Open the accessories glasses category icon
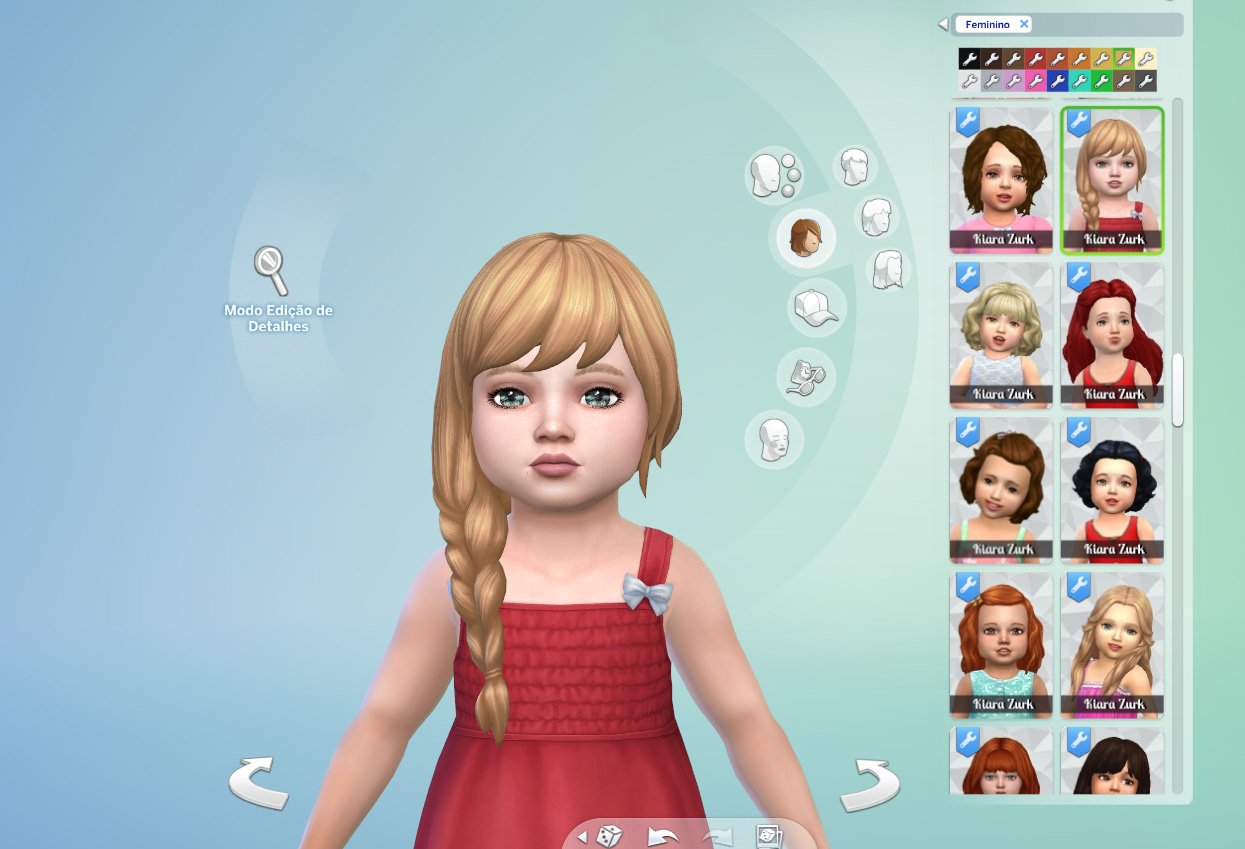The width and height of the screenshot is (1245, 849). coord(805,376)
